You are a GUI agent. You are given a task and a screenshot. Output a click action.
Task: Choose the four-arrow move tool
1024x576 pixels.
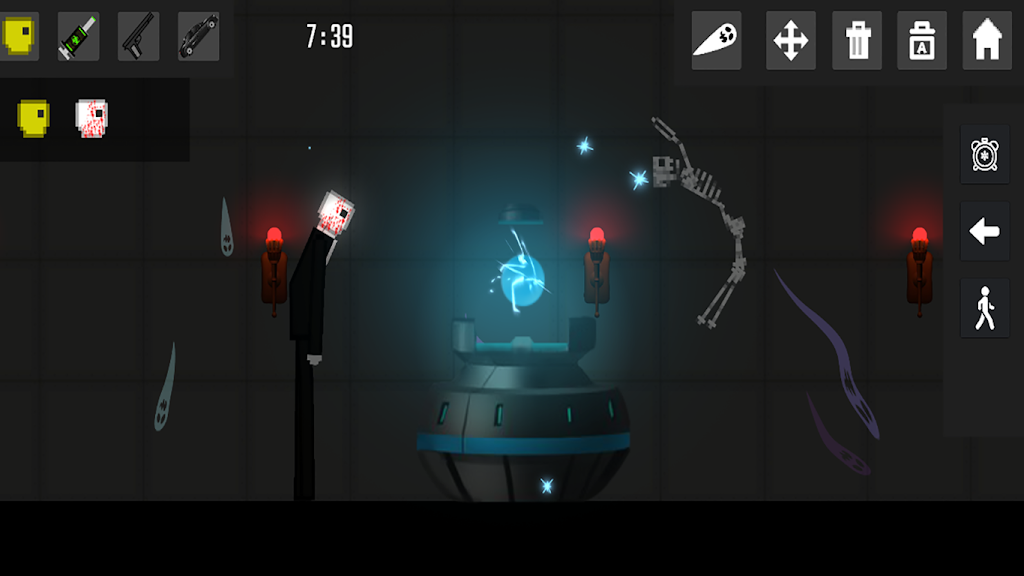791,41
